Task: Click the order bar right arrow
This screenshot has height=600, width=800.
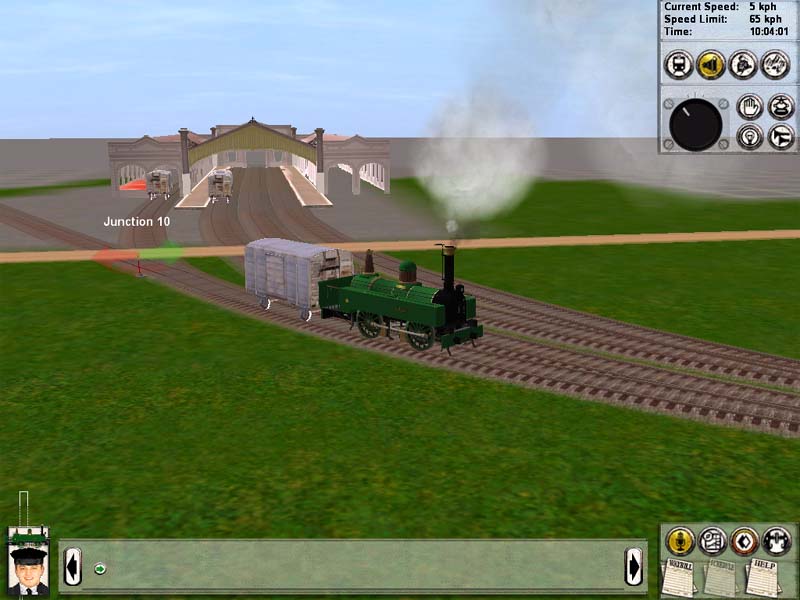Action: [x=634, y=567]
